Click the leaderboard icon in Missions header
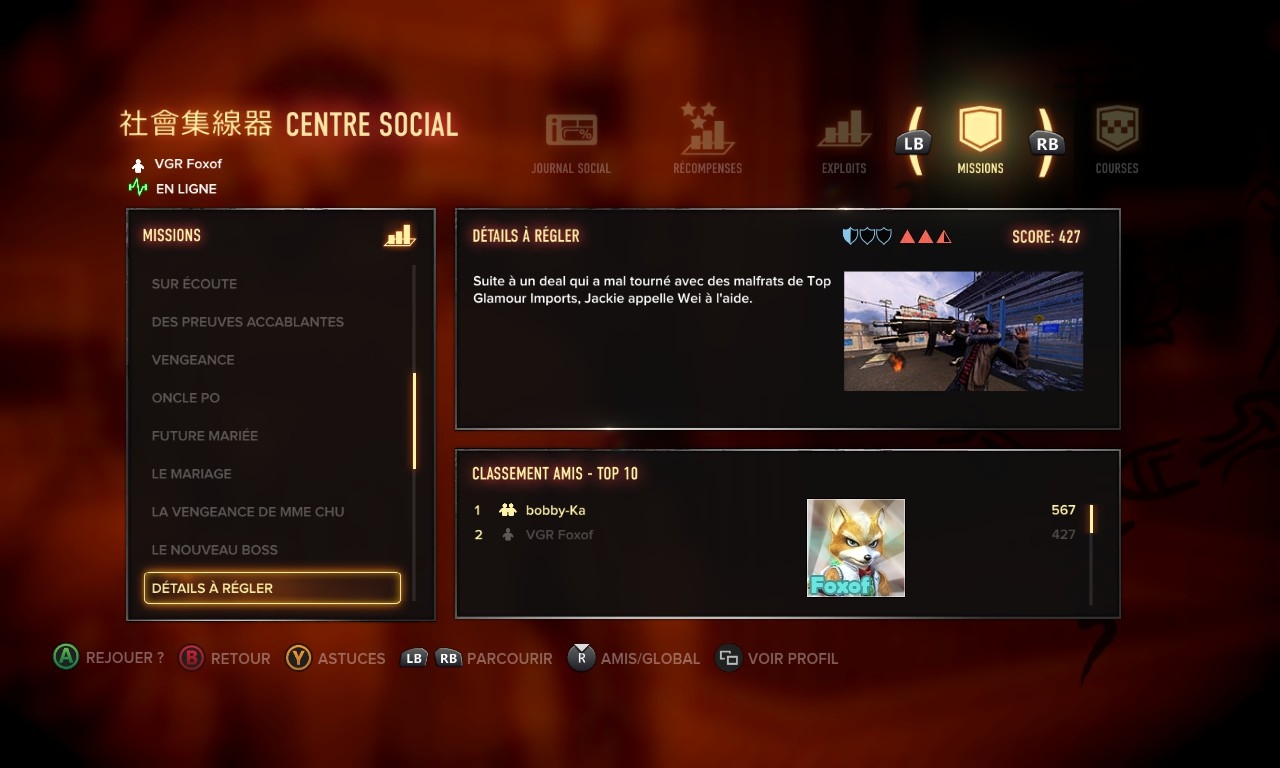This screenshot has width=1280, height=768. point(399,236)
